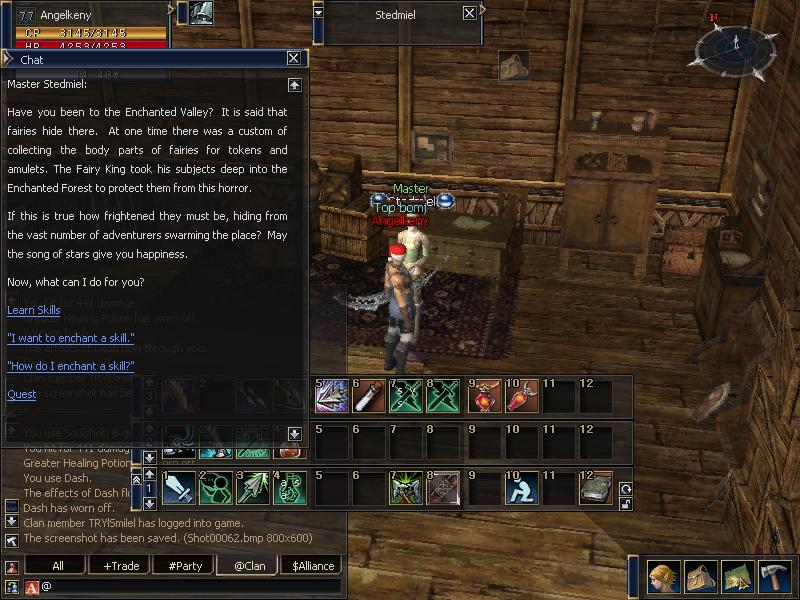Switch to the +Trade chat tab

[x=121, y=565]
